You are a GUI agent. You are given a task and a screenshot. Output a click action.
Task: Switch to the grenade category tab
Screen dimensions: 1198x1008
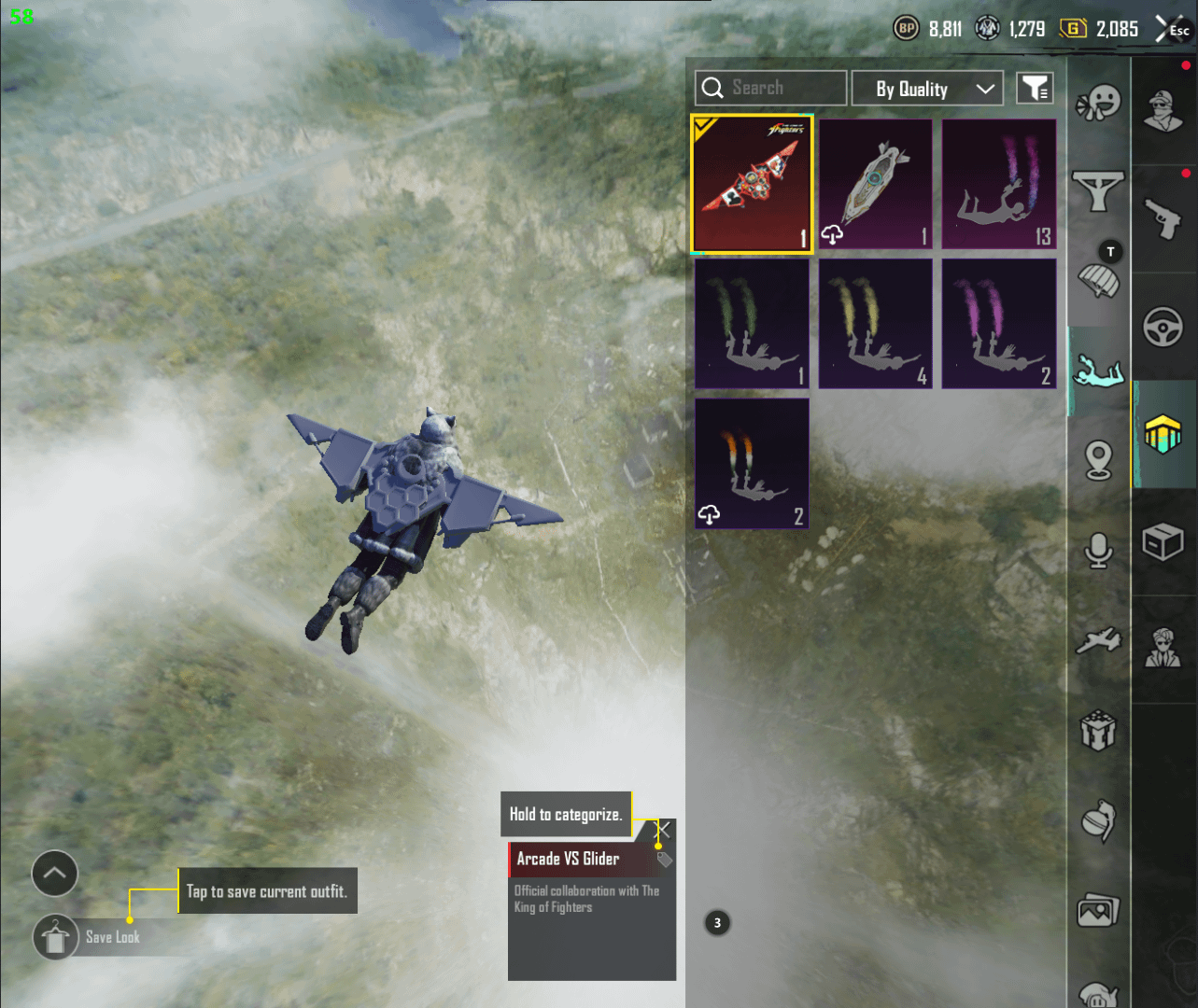point(1098,821)
